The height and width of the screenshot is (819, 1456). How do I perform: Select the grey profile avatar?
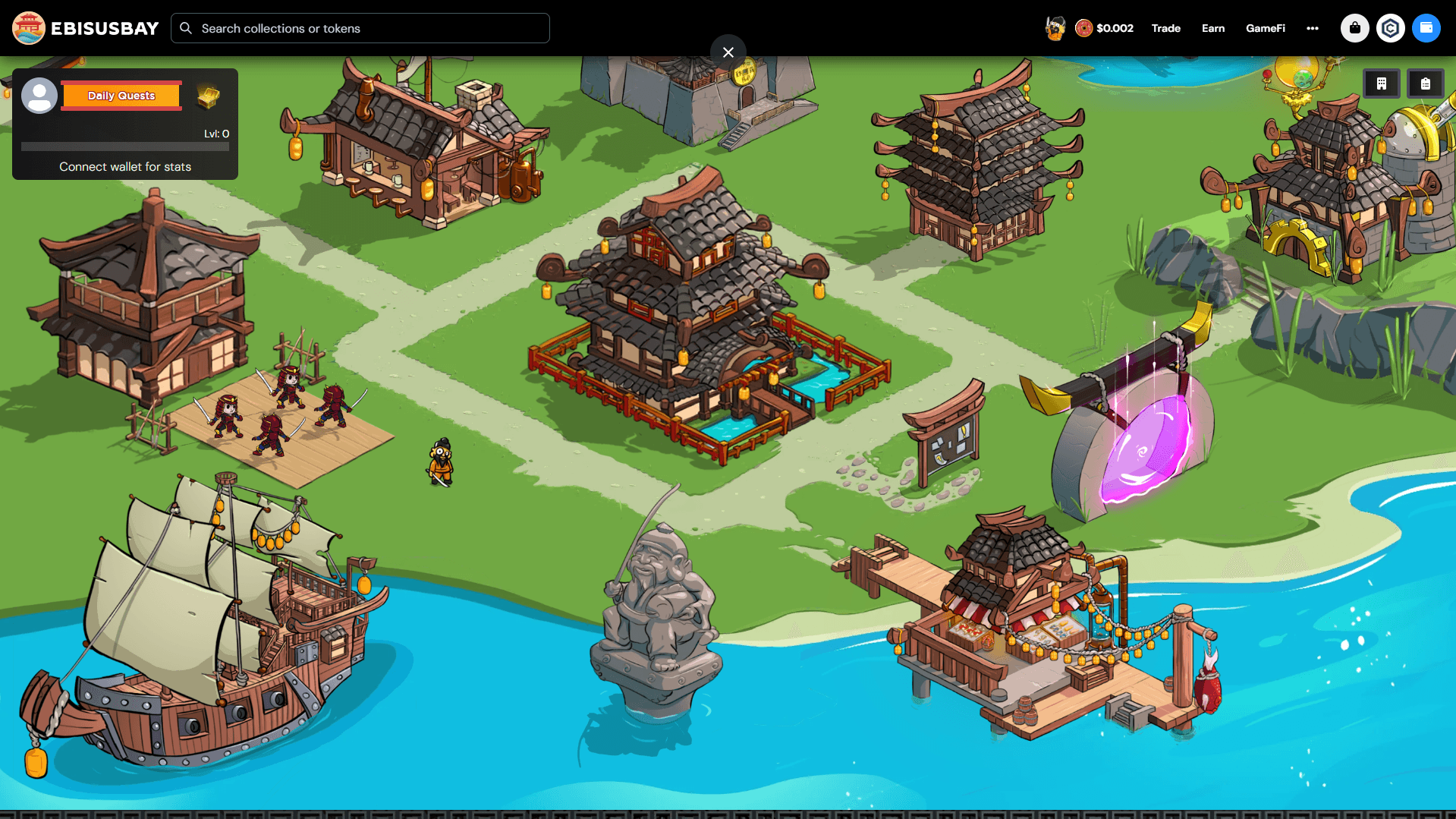[39, 96]
